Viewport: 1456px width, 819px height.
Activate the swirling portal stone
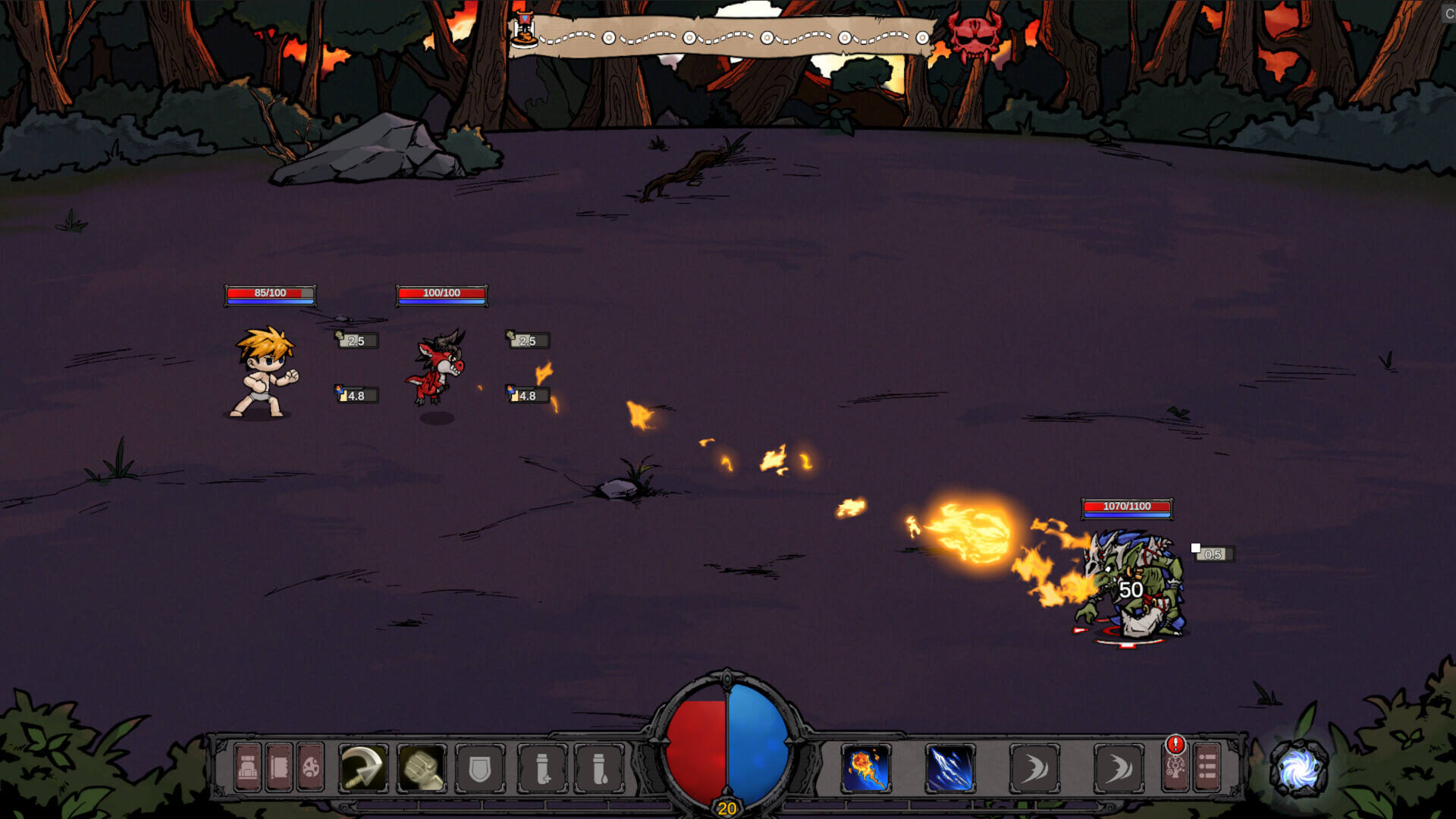(1299, 770)
